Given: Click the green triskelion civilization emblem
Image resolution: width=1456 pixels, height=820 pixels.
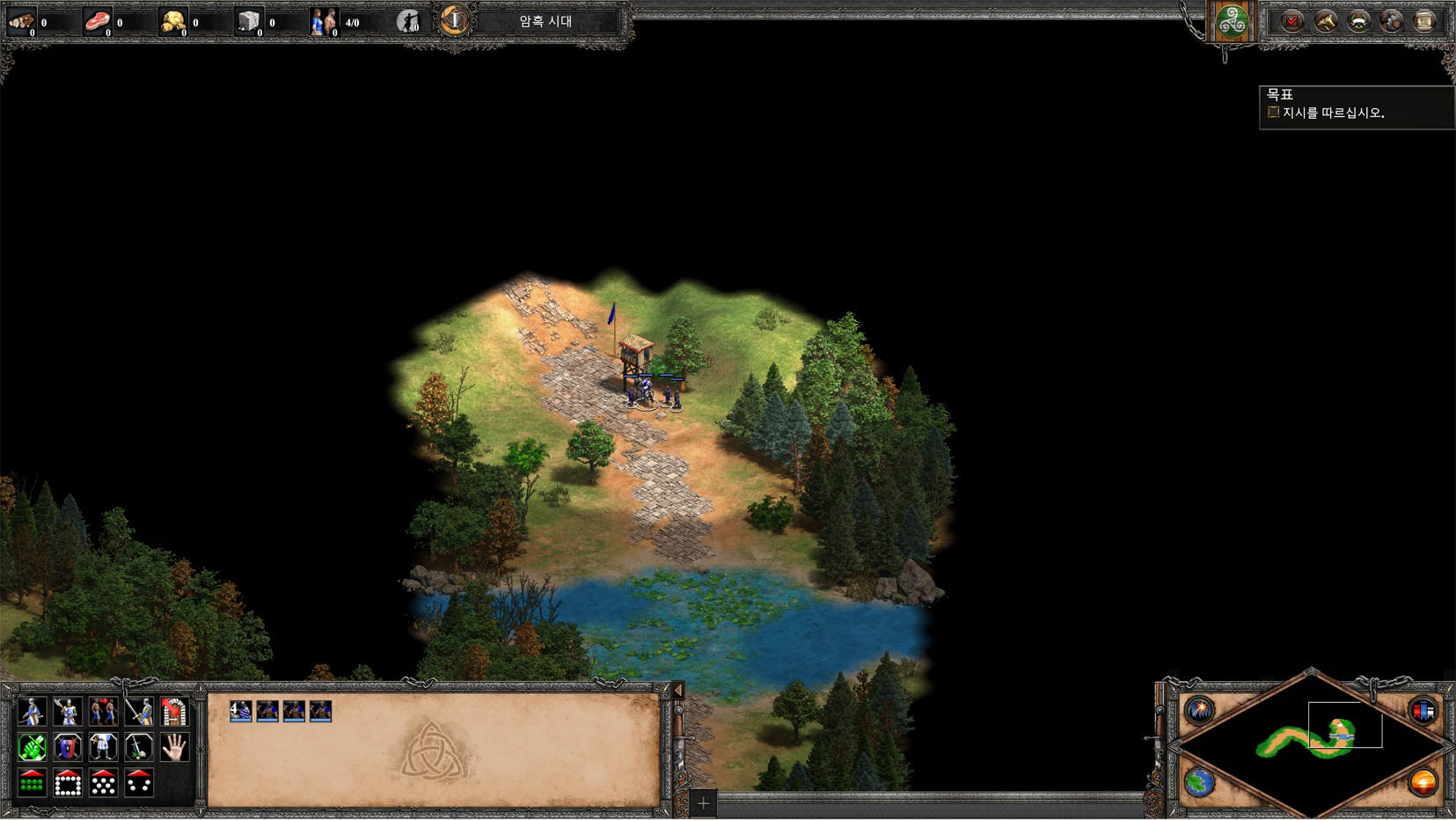Looking at the screenshot, I should [1232, 21].
